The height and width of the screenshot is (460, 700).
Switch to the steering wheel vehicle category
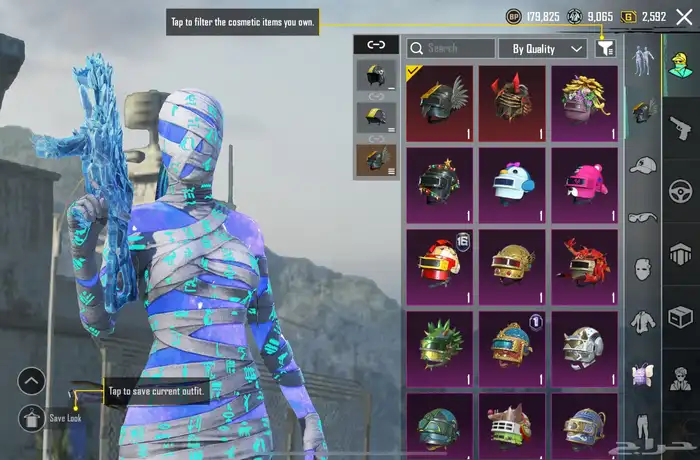(681, 190)
